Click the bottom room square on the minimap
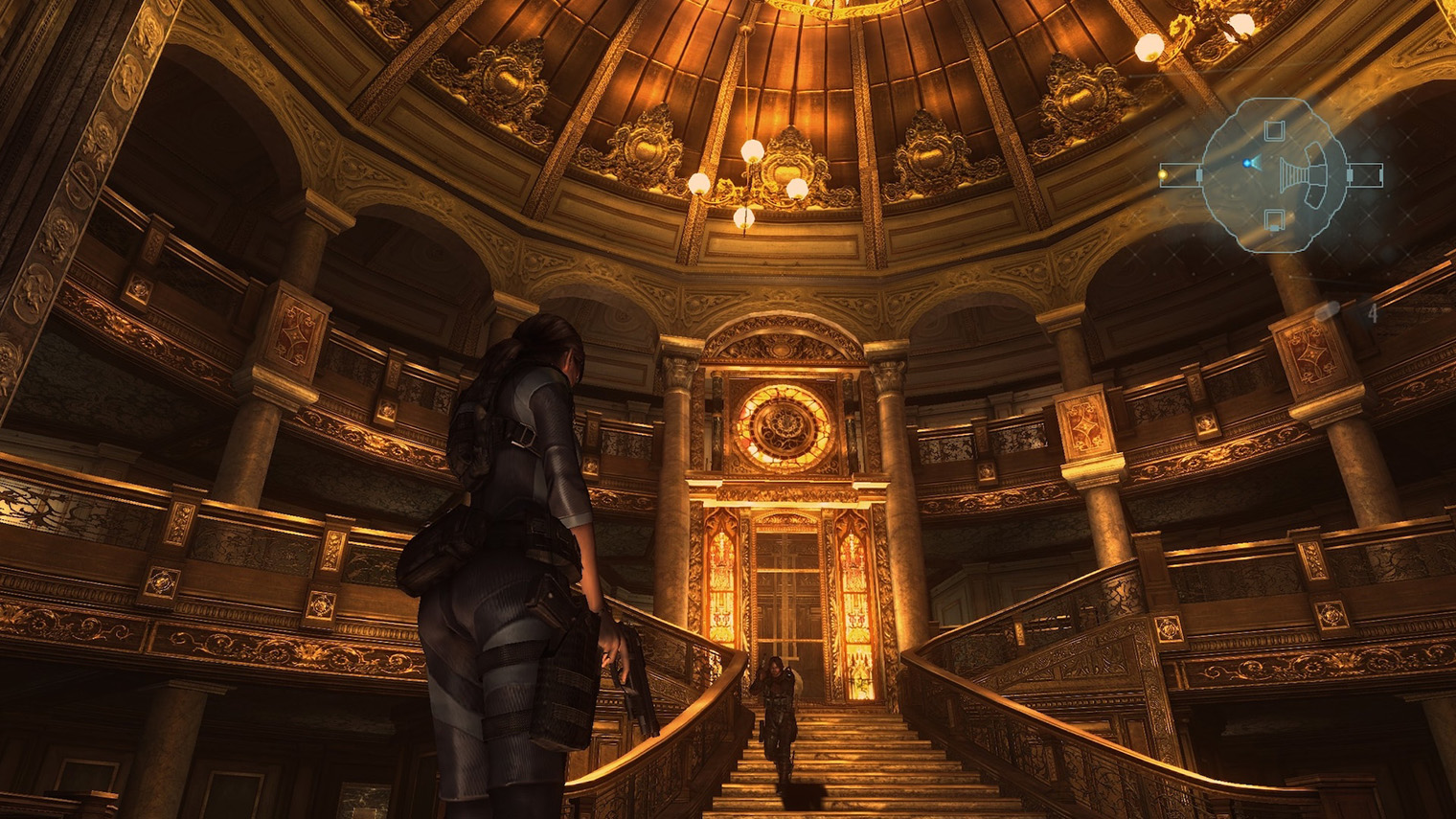The height and width of the screenshot is (819, 1456). click(1274, 217)
